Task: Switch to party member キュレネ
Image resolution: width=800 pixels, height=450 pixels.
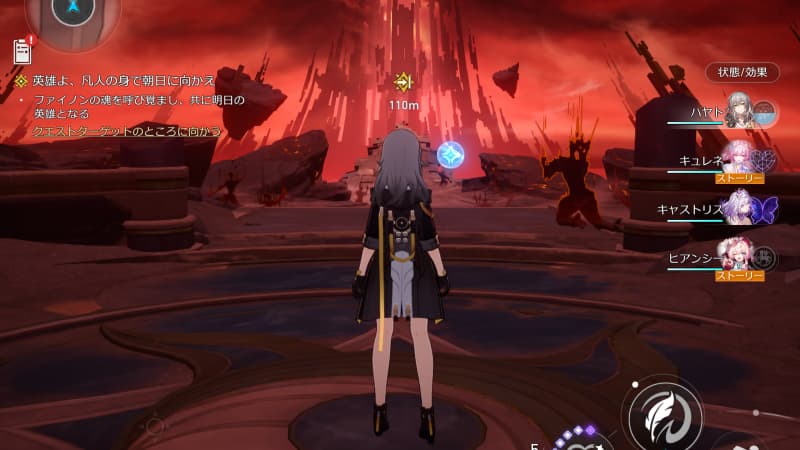Action: (741, 162)
